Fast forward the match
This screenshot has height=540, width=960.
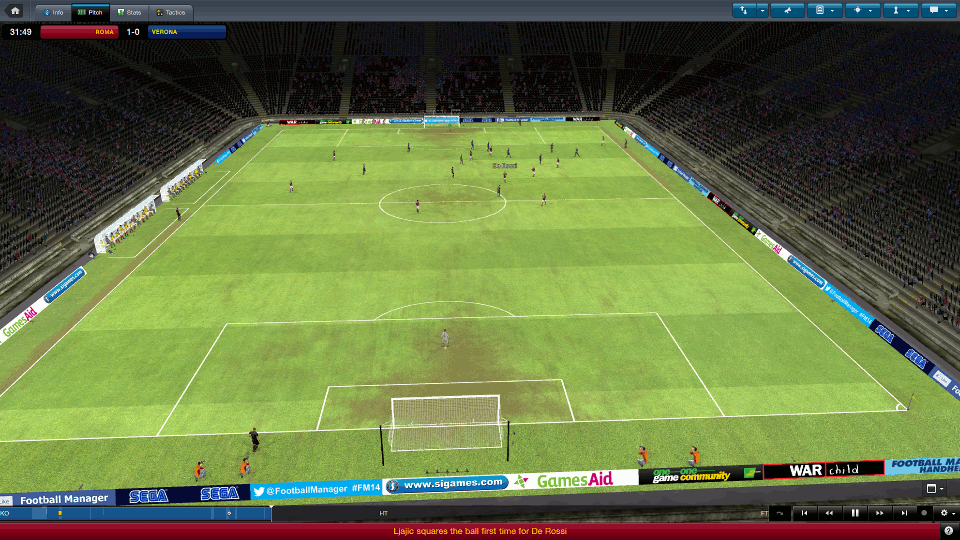click(x=880, y=513)
